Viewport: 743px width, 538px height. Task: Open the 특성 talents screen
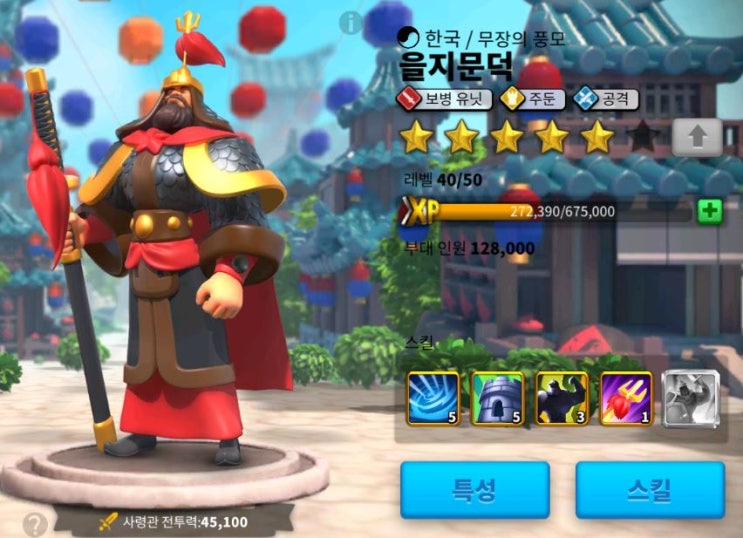point(475,489)
